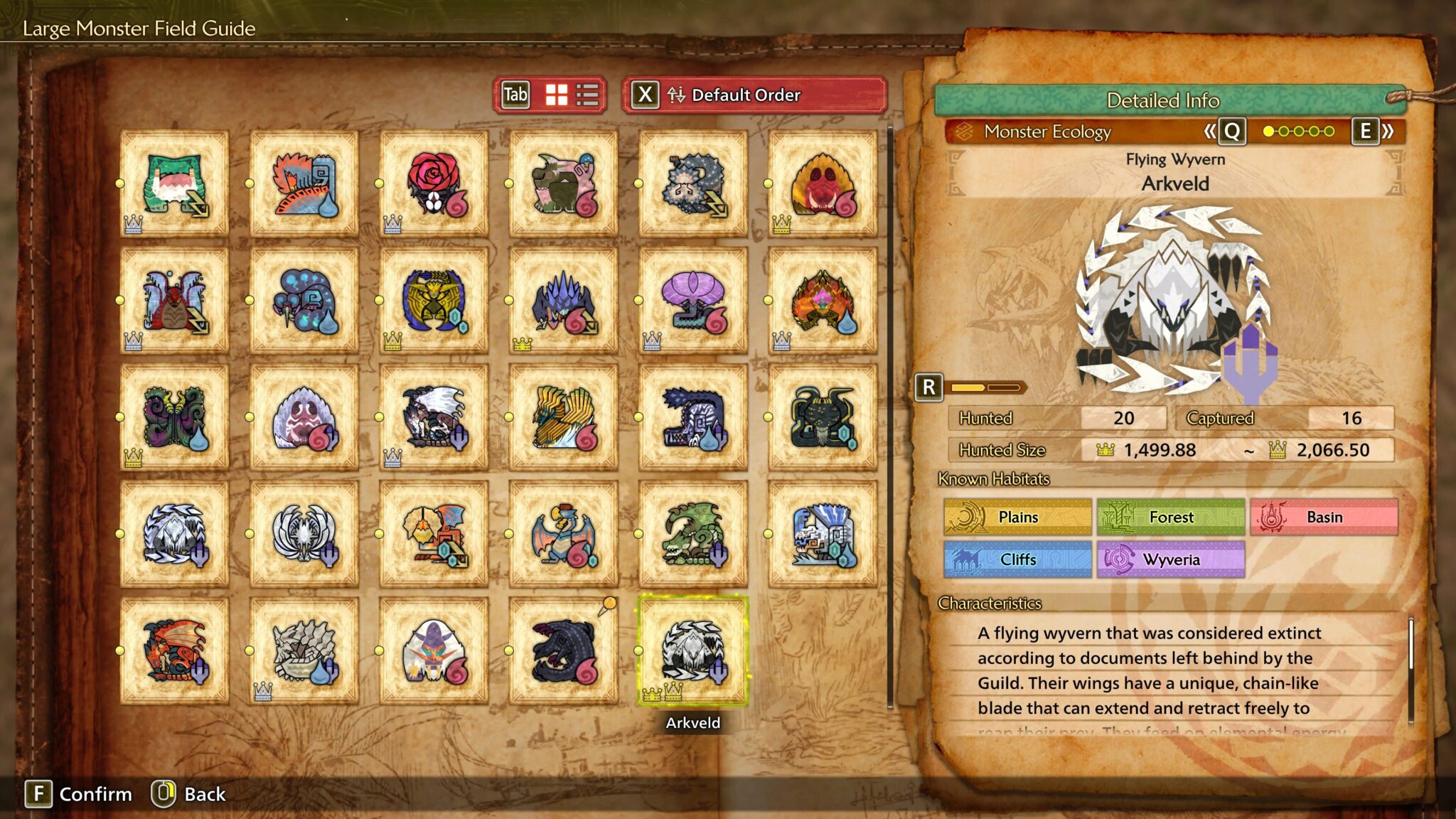Image resolution: width=1456 pixels, height=819 pixels.
Task: Switch to list view layout
Action: pos(587,93)
